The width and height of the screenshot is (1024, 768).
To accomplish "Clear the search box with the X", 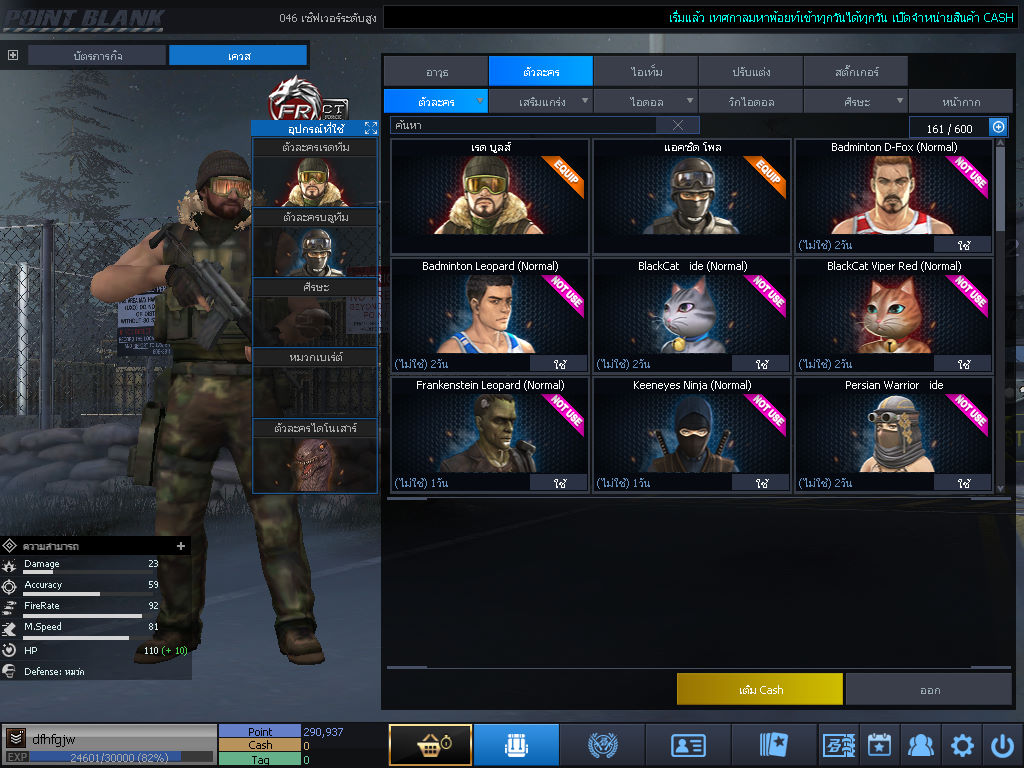I will tap(677, 125).
